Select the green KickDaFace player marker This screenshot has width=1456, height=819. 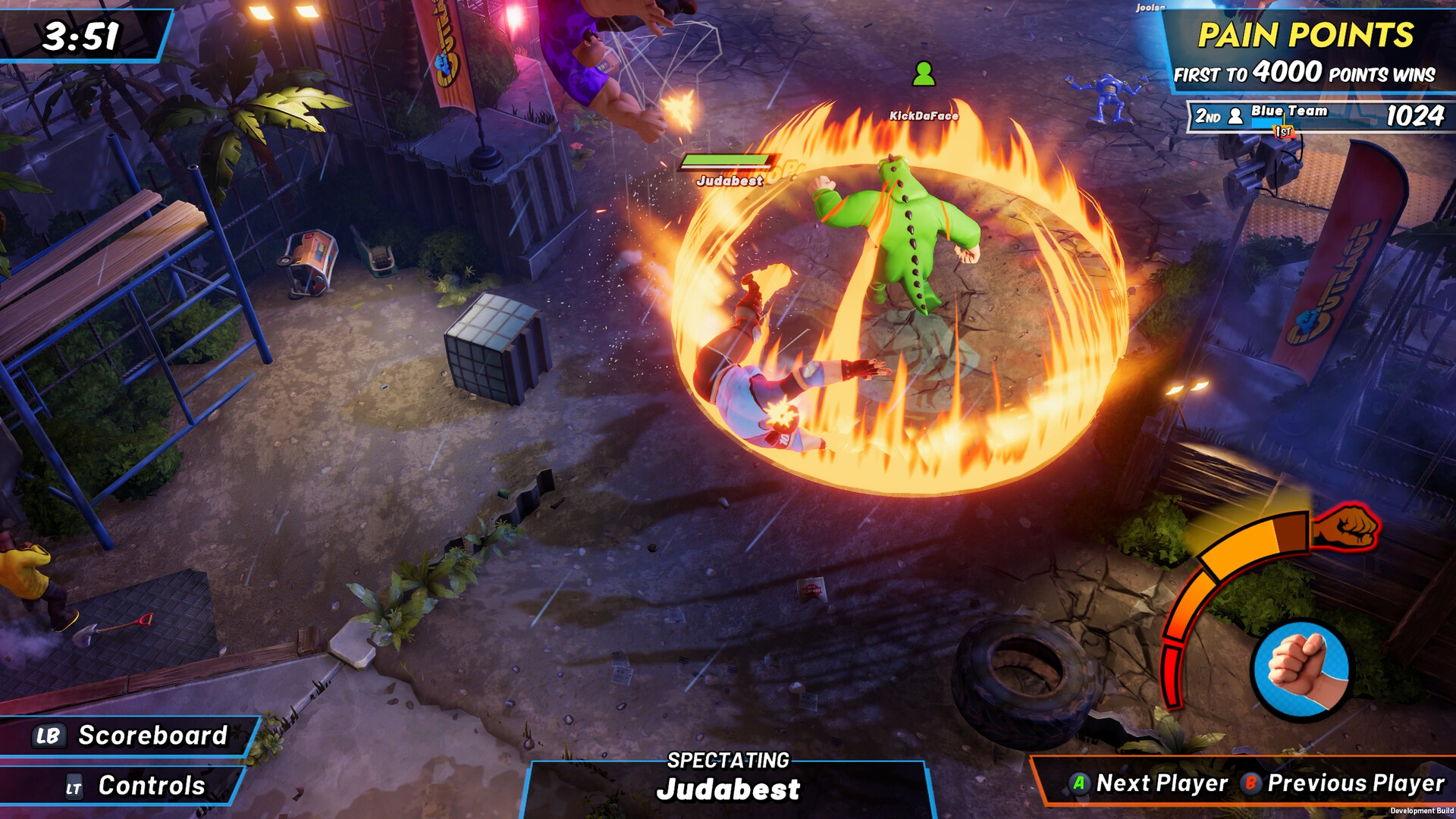[x=923, y=74]
